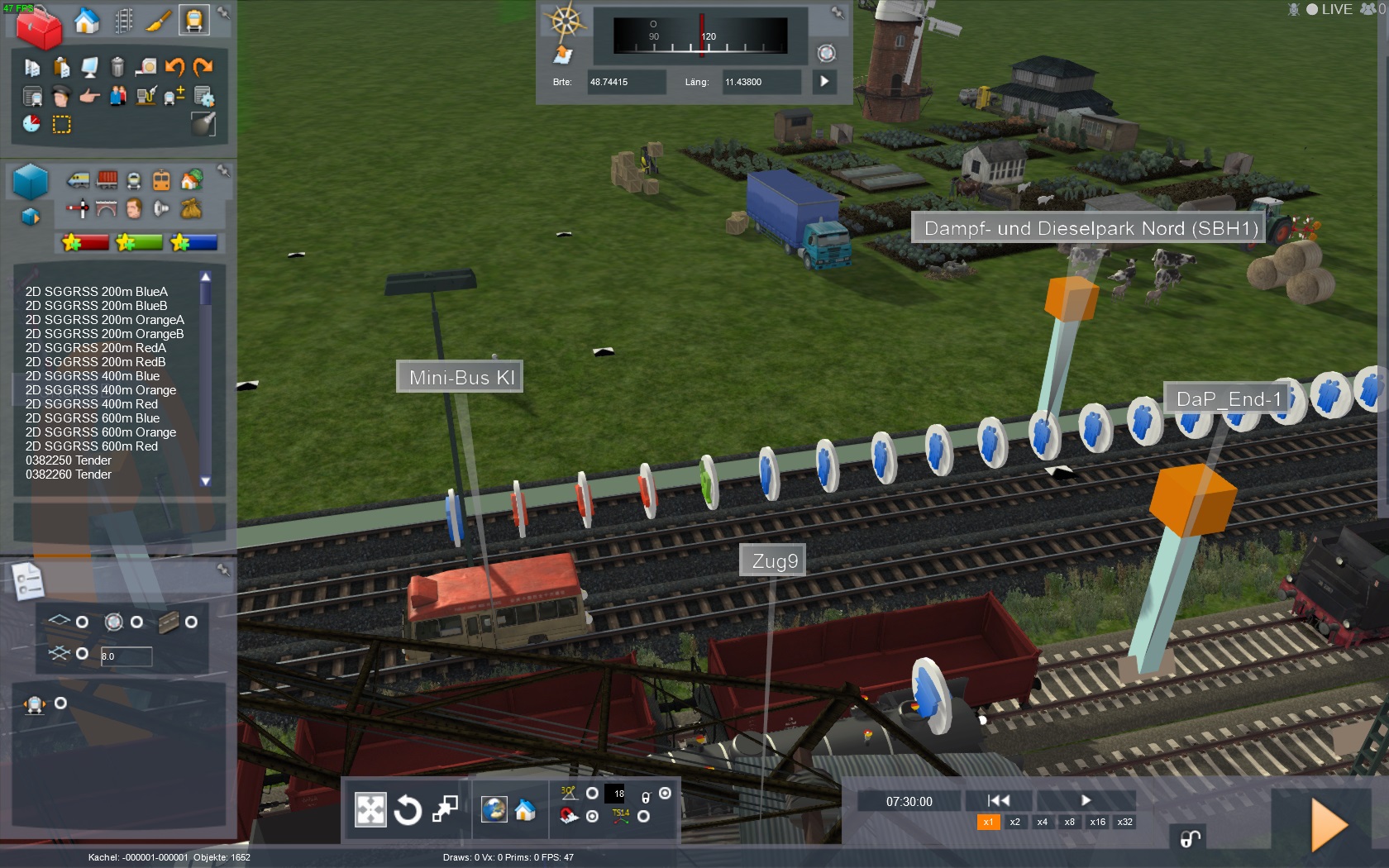Activate the rotate arrow tool
The height and width of the screenshot is (868, 1389).
coord(408,810)
